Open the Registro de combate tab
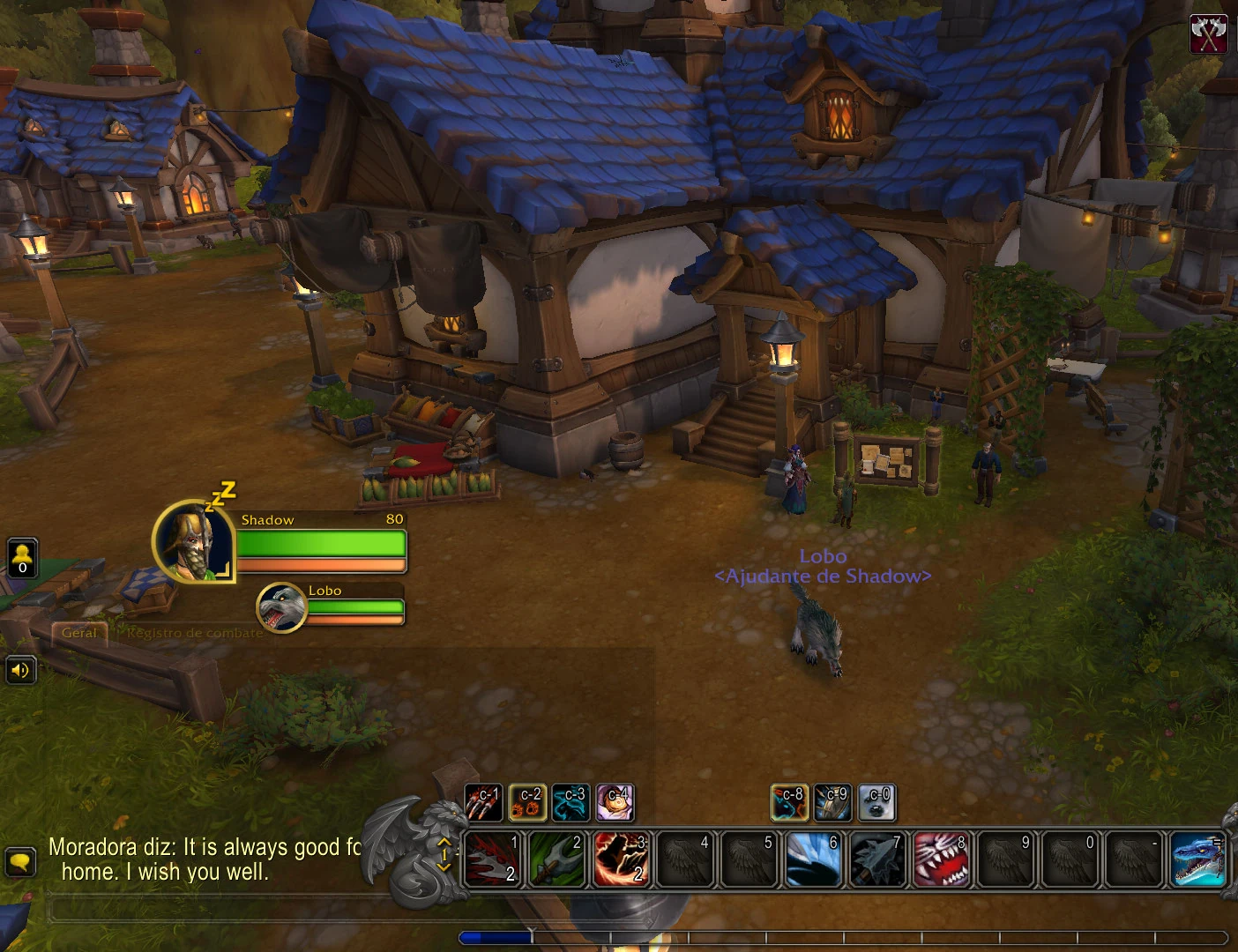Screen dimensions: 1238x952 coord(194,632)
